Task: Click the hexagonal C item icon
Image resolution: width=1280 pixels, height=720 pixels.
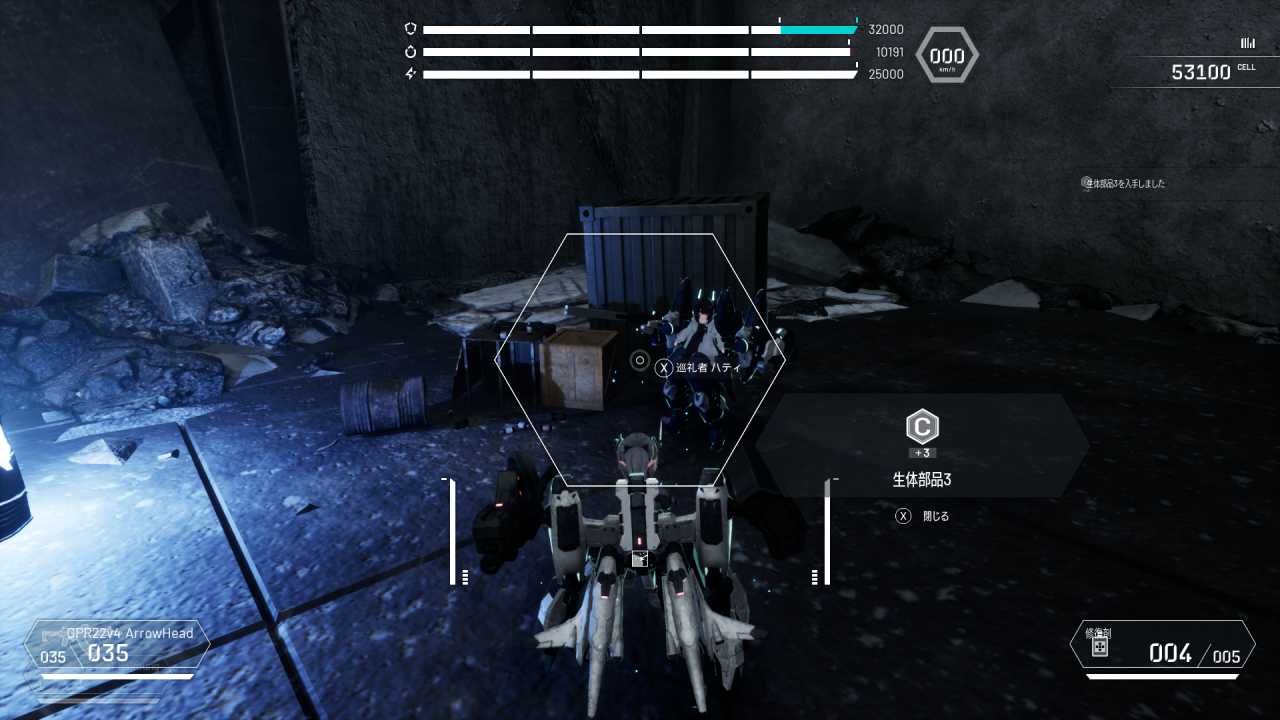Action: (x=922, y=428)
